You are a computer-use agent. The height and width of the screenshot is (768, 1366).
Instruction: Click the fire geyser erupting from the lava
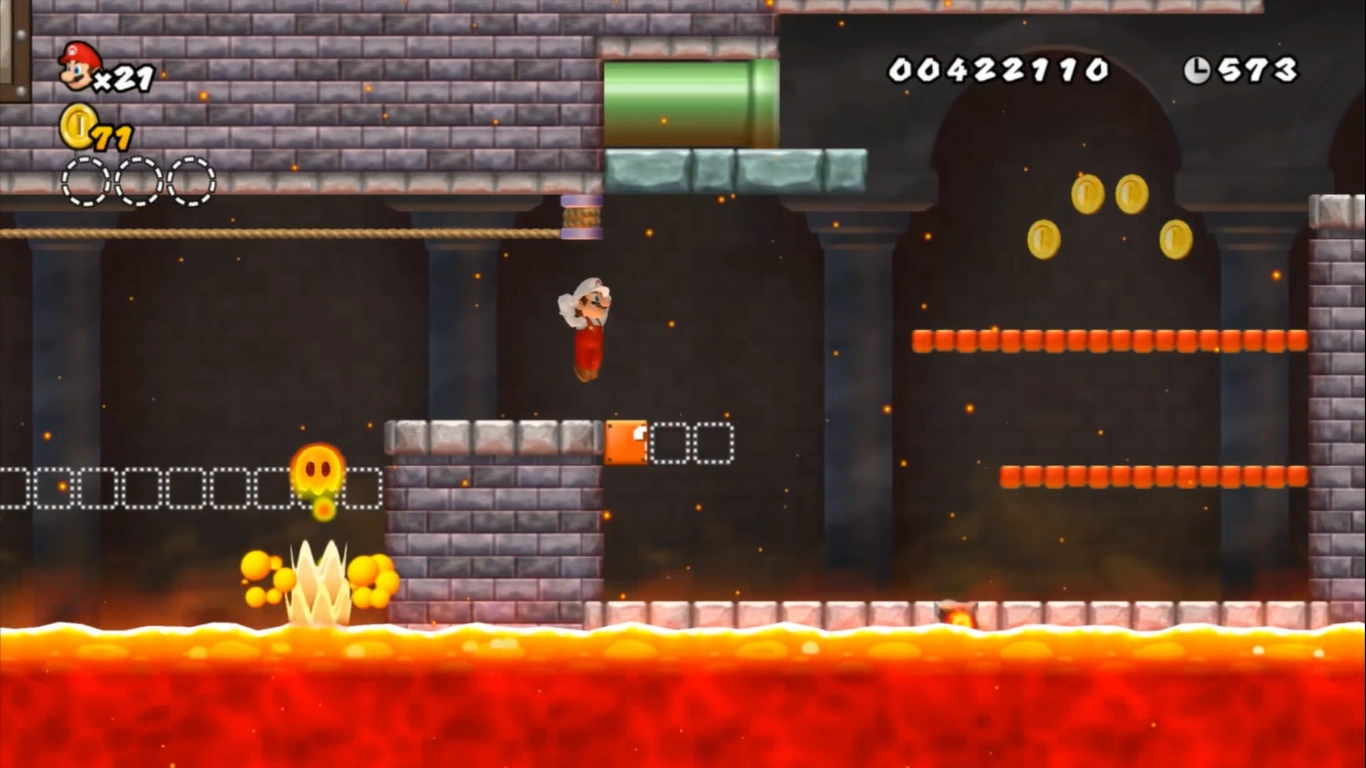[x=317, y=580]
